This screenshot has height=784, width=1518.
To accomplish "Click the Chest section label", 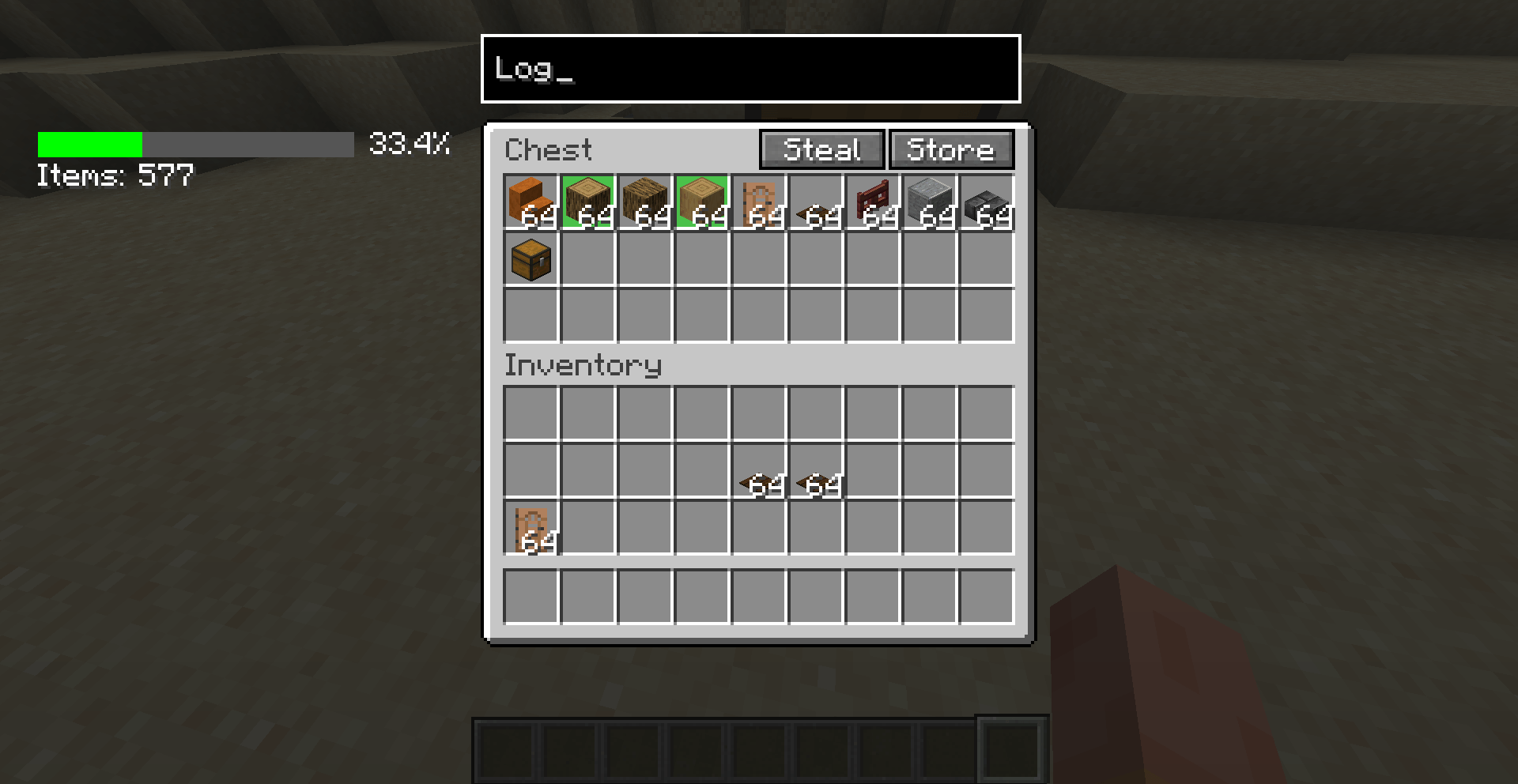I will [549, 150].
